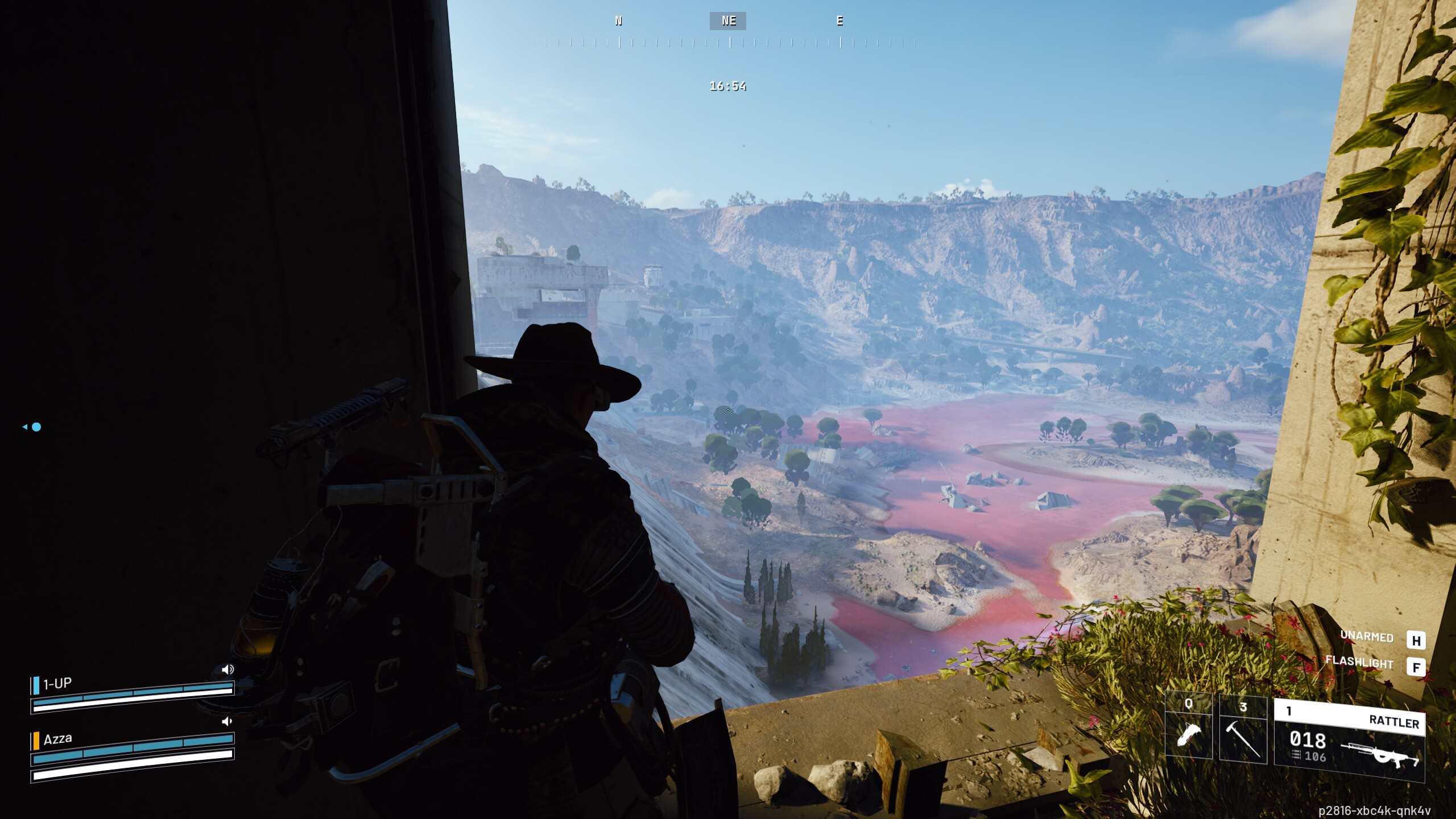Open teammate 1-UP's nameplate entry
The image size is (1456, 819).
point(57,683)
